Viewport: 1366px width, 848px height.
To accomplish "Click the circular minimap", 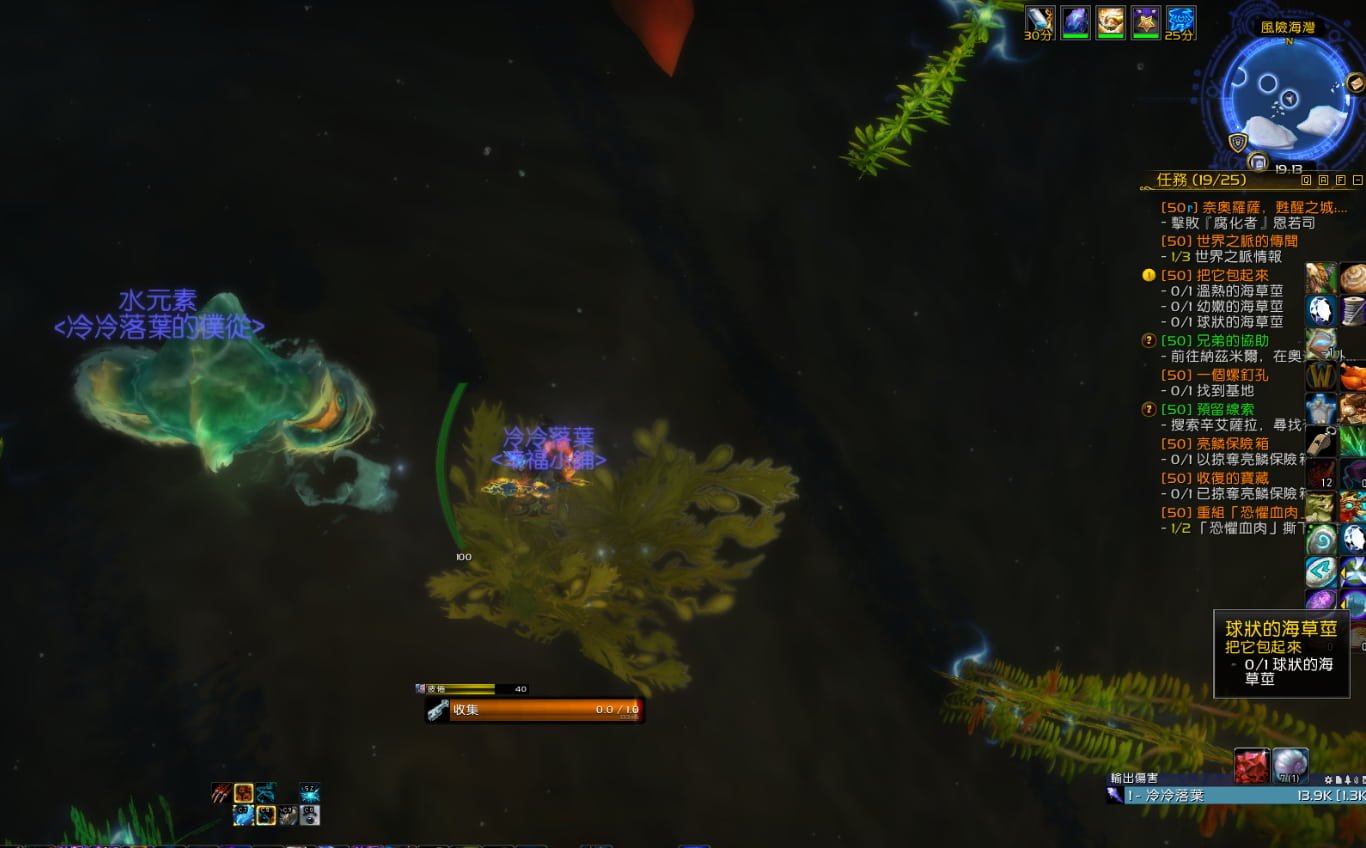I will pyautogui.click(x=1288, y=98).
